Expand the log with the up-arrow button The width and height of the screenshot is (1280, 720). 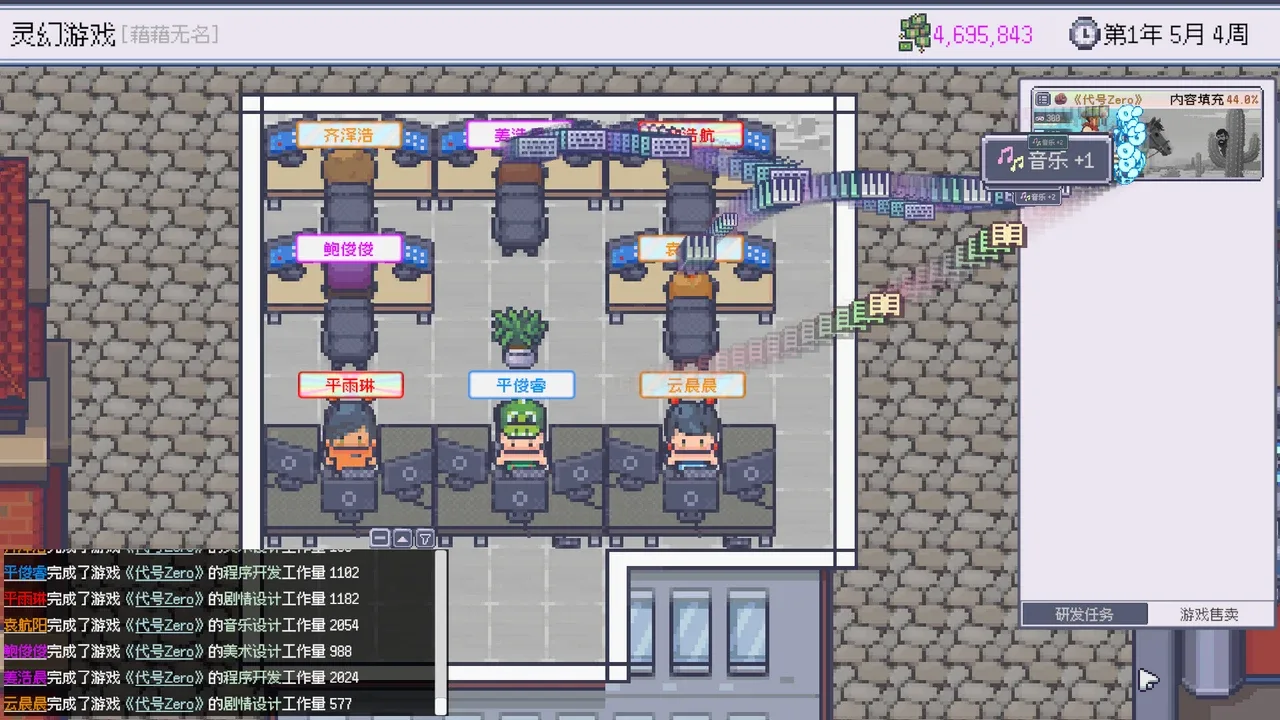coord(402,538)
